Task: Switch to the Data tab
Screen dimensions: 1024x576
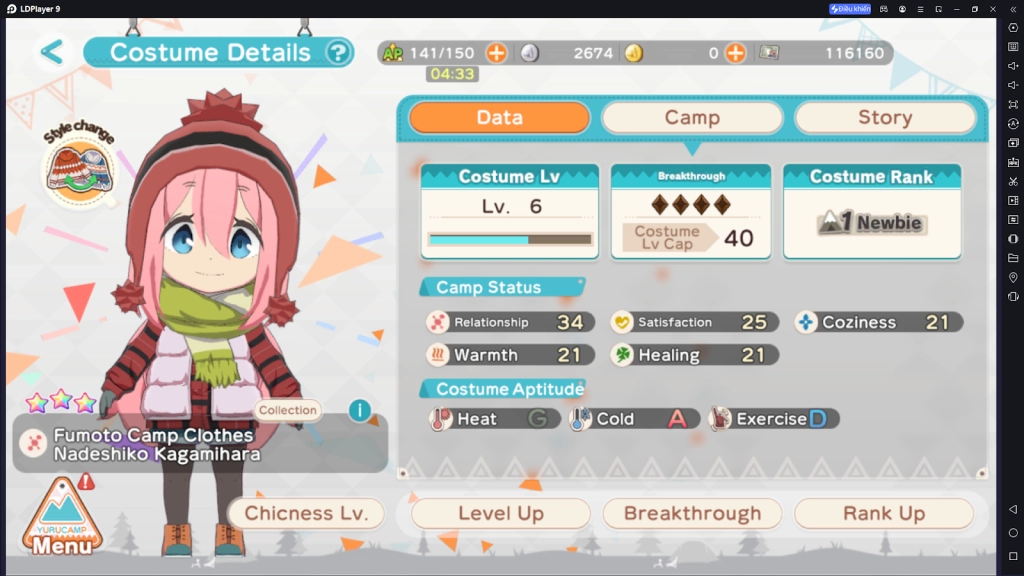Action: (x=499, y=118)
